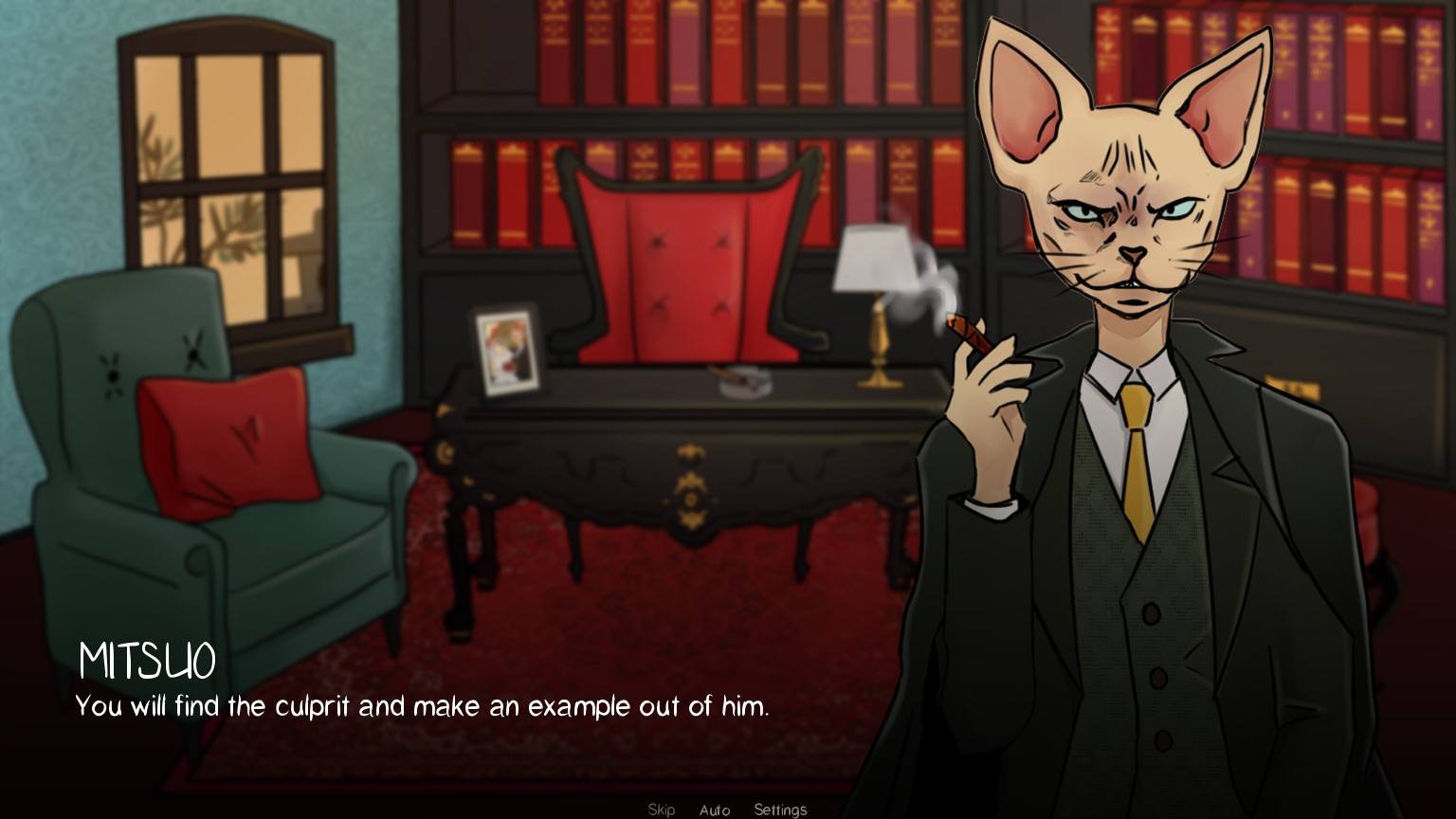Open the Settings screen
Viewport: 1456px width, 819px height.
pyautogui.click(x=779, y=810)
